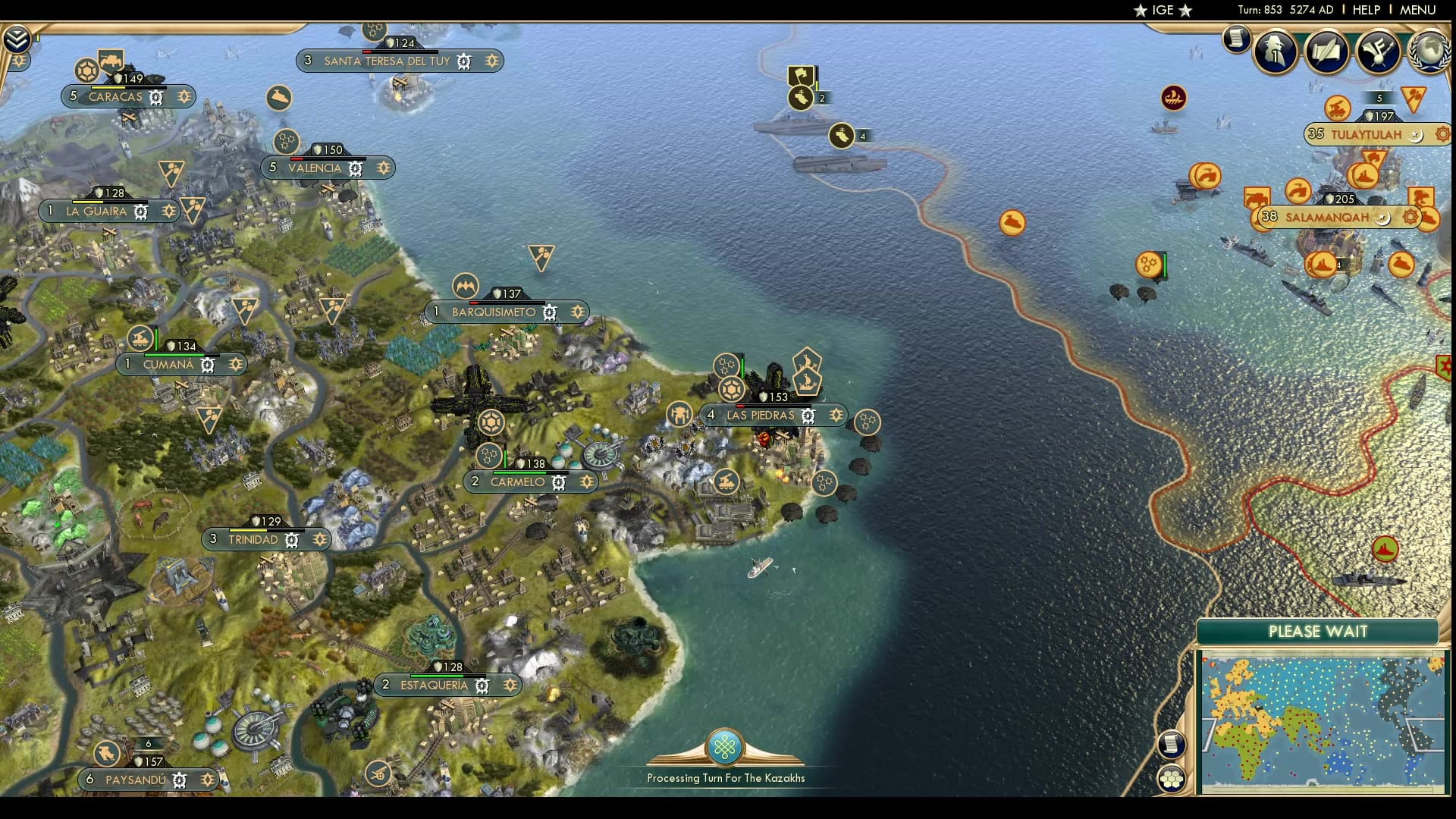1456x819 pixels.
Task: Expand the Caracas city banner details
Action: coord(184,97)
